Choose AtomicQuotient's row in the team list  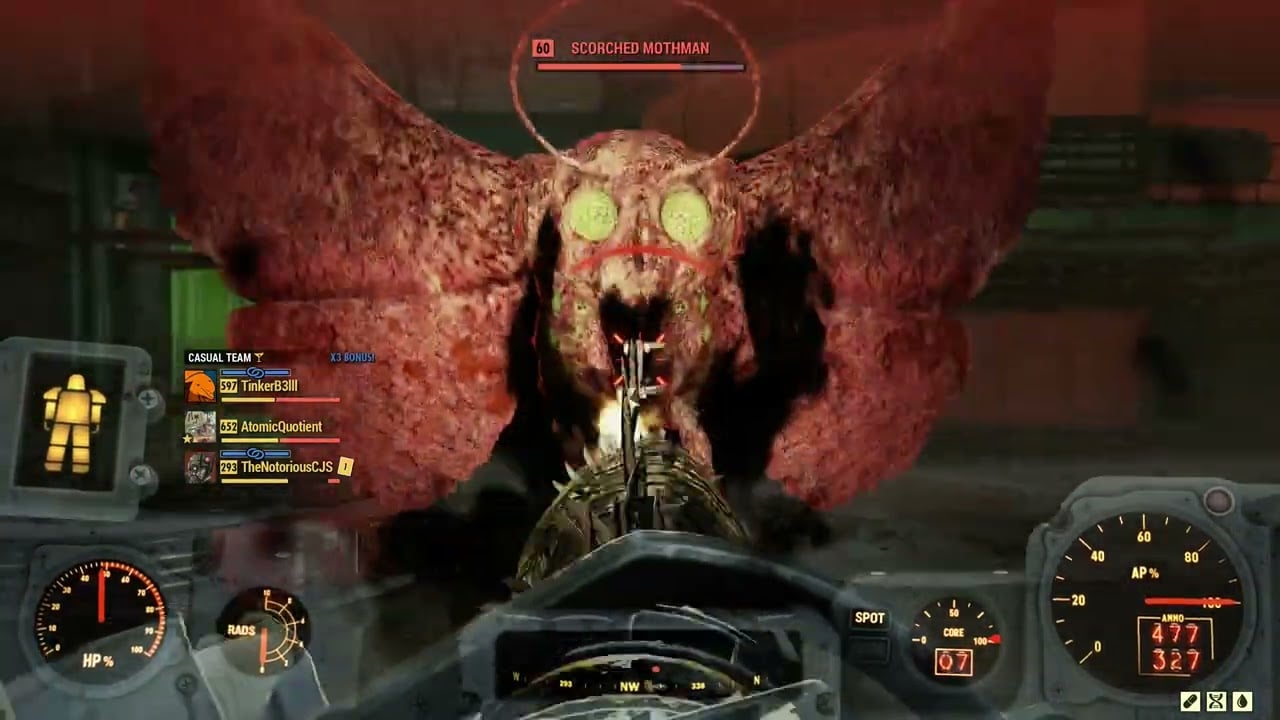pos(281,427)
